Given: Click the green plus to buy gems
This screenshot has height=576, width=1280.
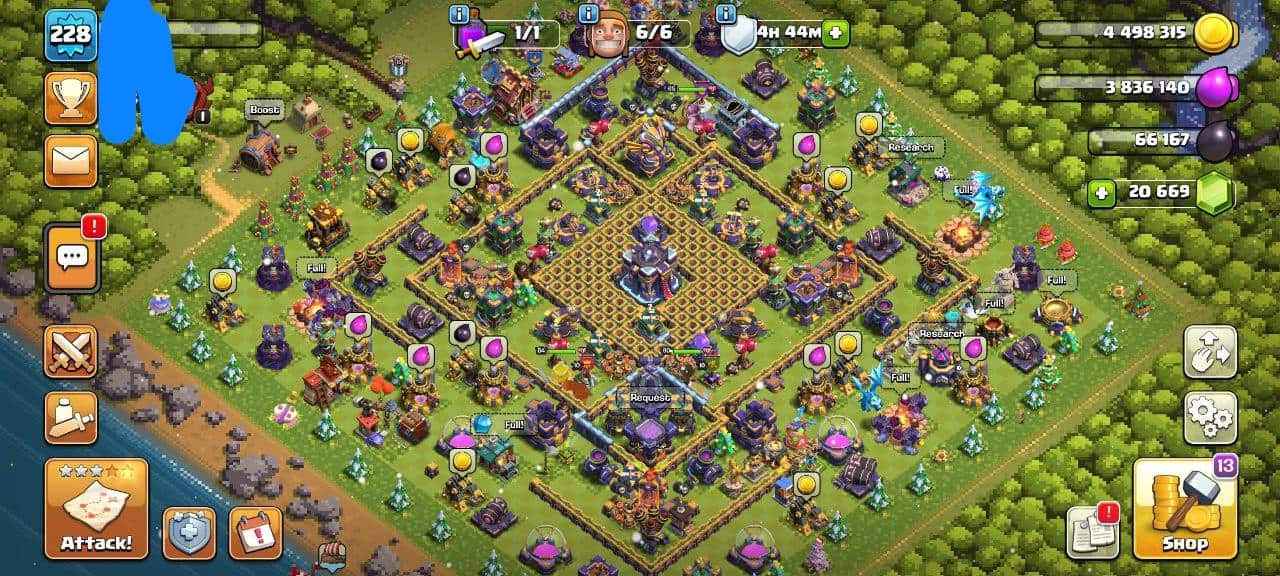Looking at the screenshot, I should tap(1101, 192).
